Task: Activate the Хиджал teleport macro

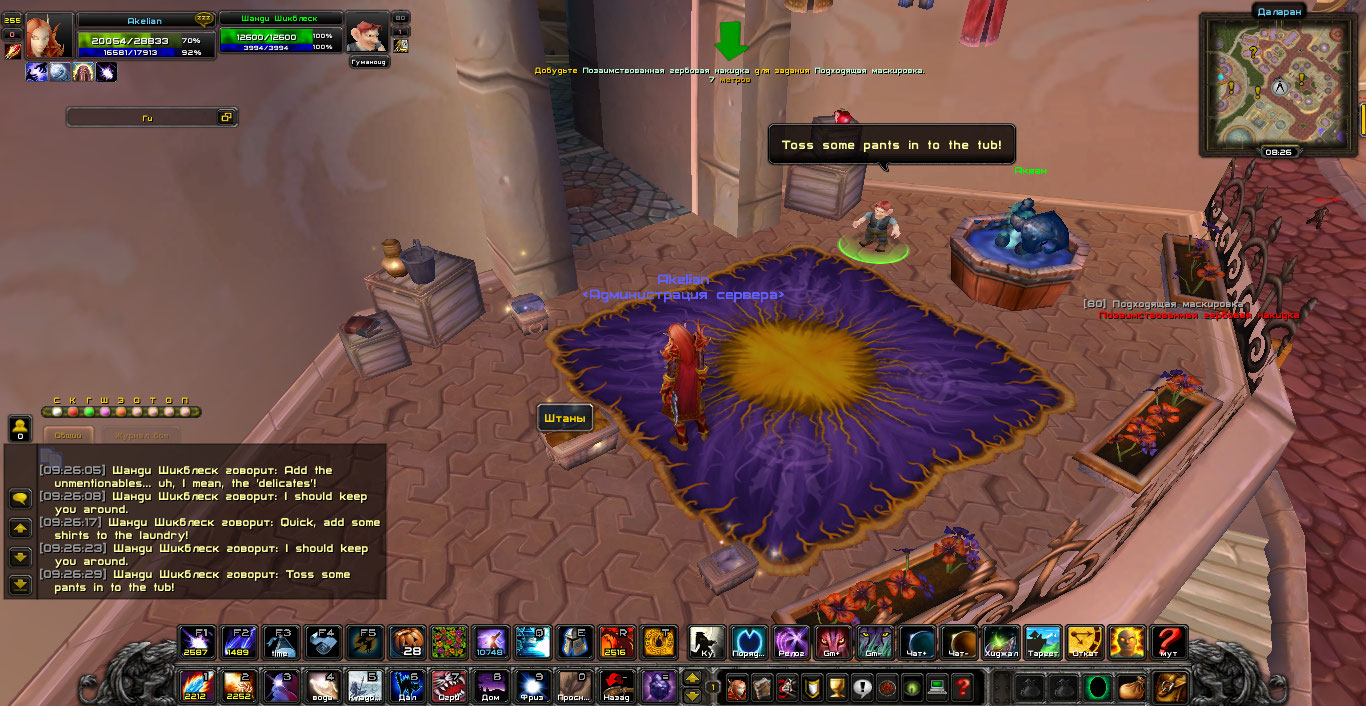Action: point(1001,642)
